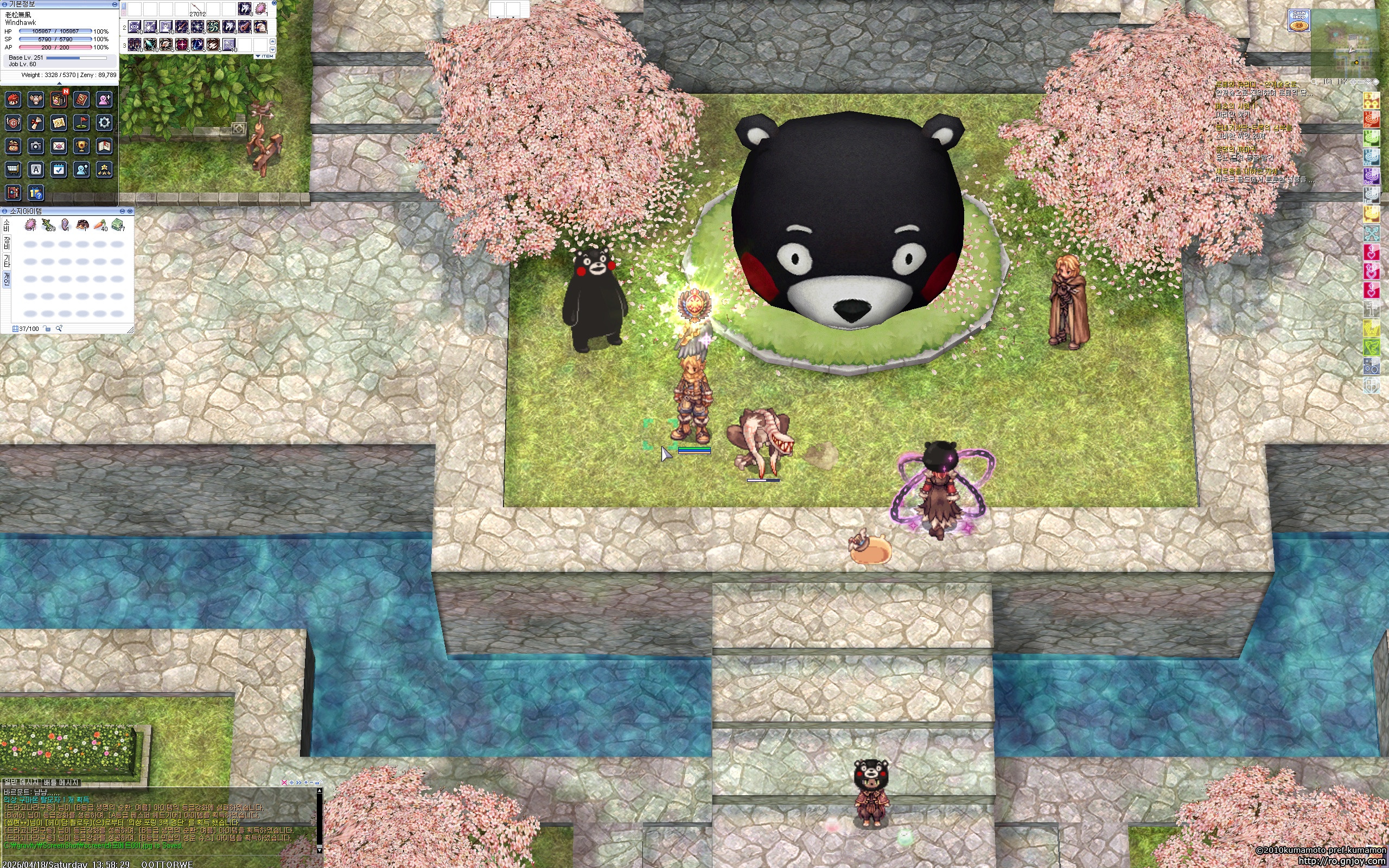Select the green box item in inventory
This screenshot has height=868, width=1389.
click(118, 225)
